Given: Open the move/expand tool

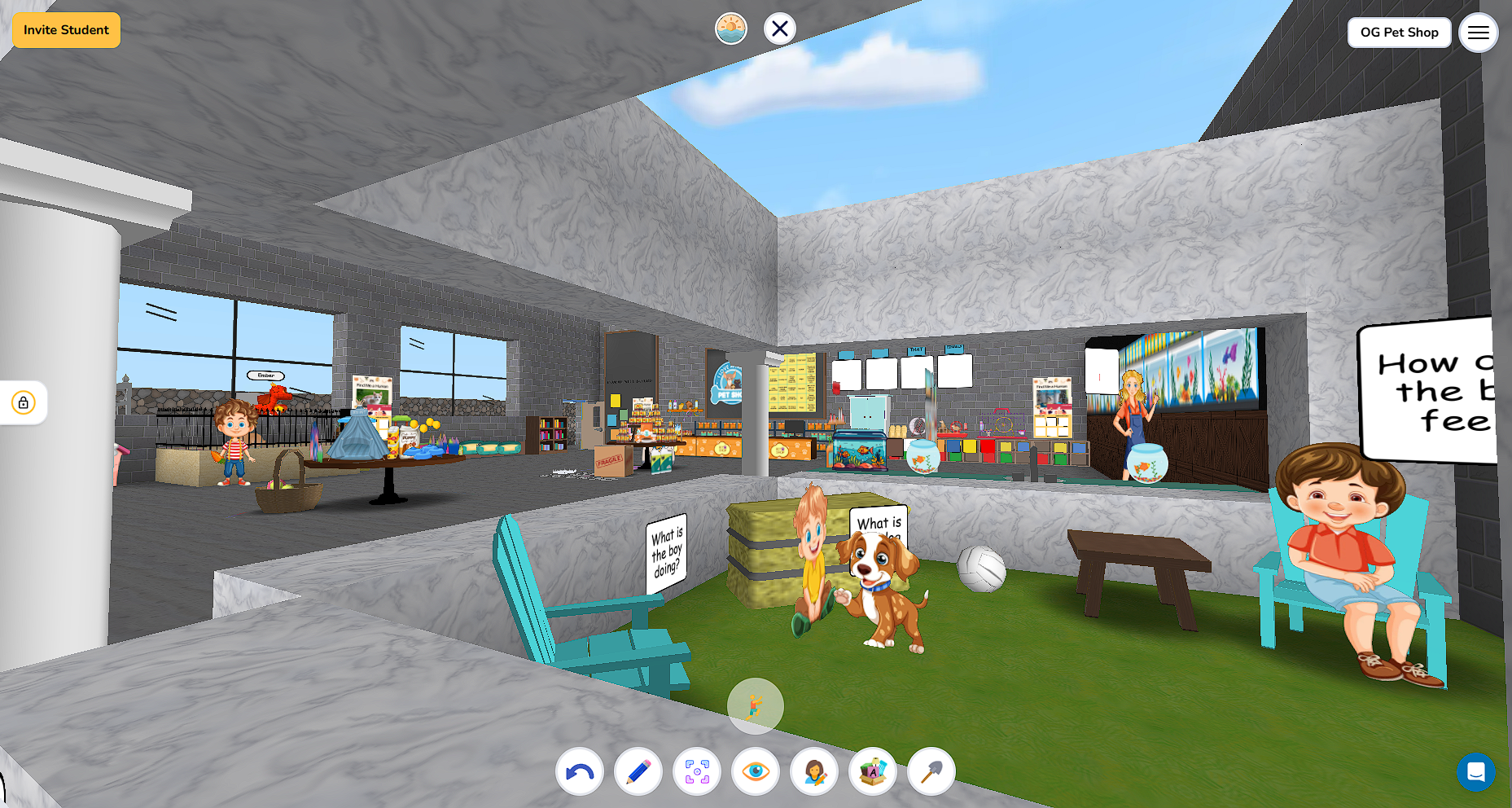Looking at the screenshot, I should 696,771.
